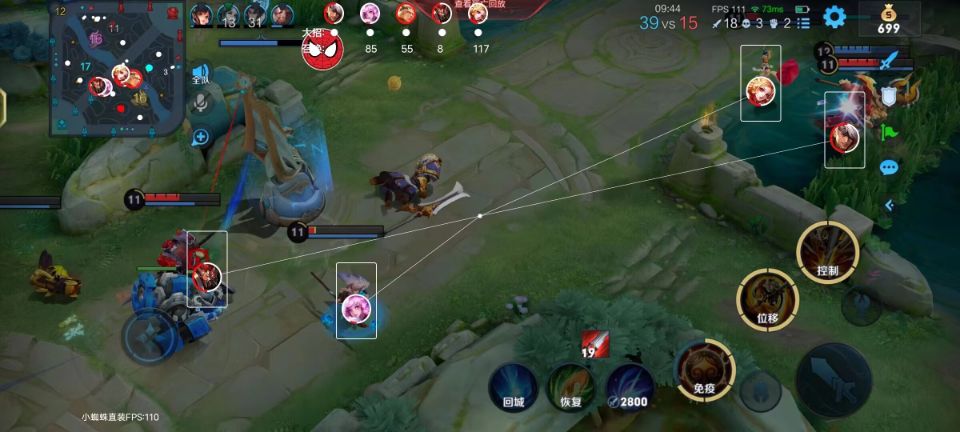960x432 pixels.
Task: Toggle the microphone button
Action: point(200,103)
